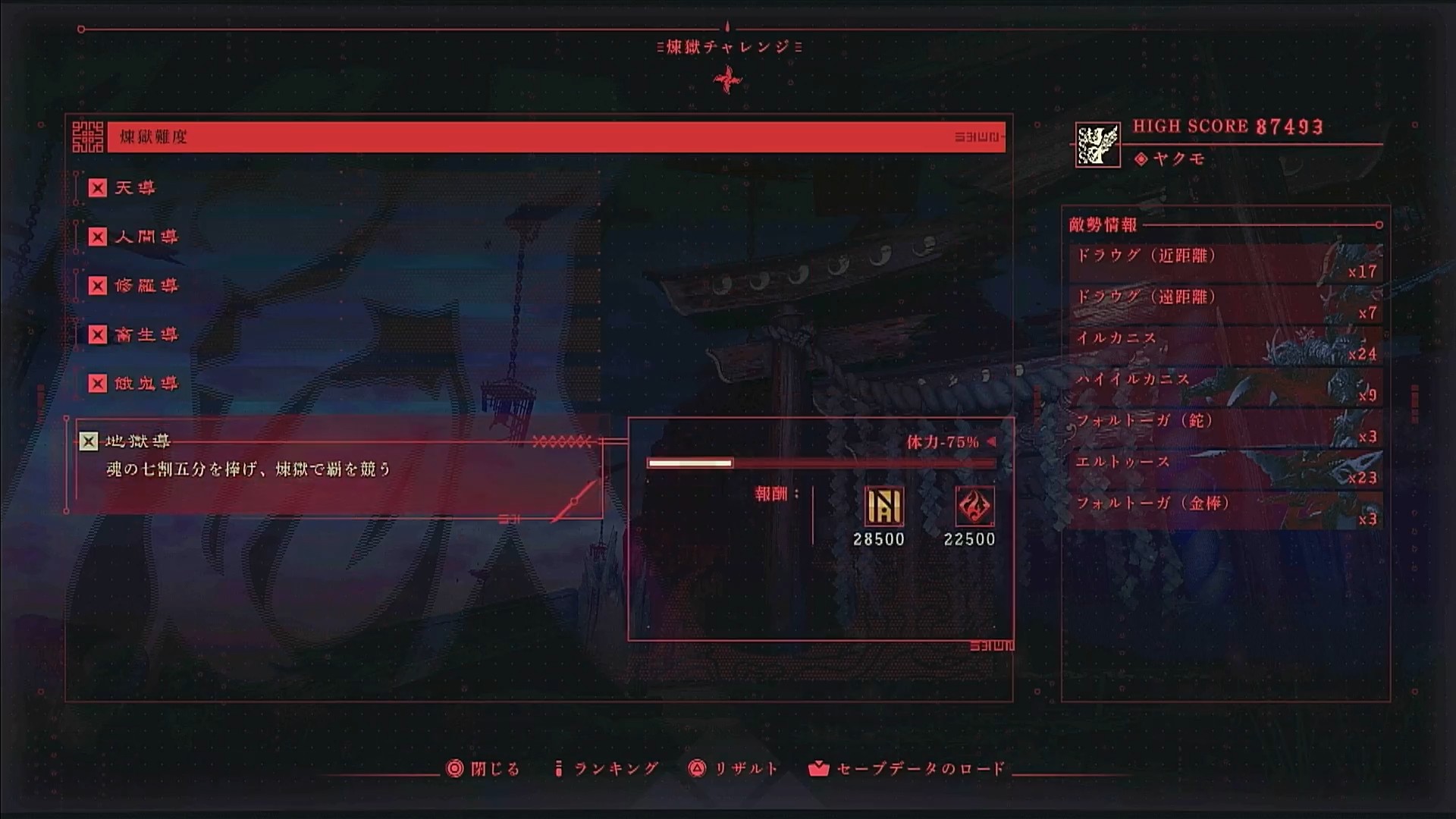The image size is (1456, 819).
Task: Select the ドラウグ(遠距離) enemy row
Action: (x=1225, y=303)
